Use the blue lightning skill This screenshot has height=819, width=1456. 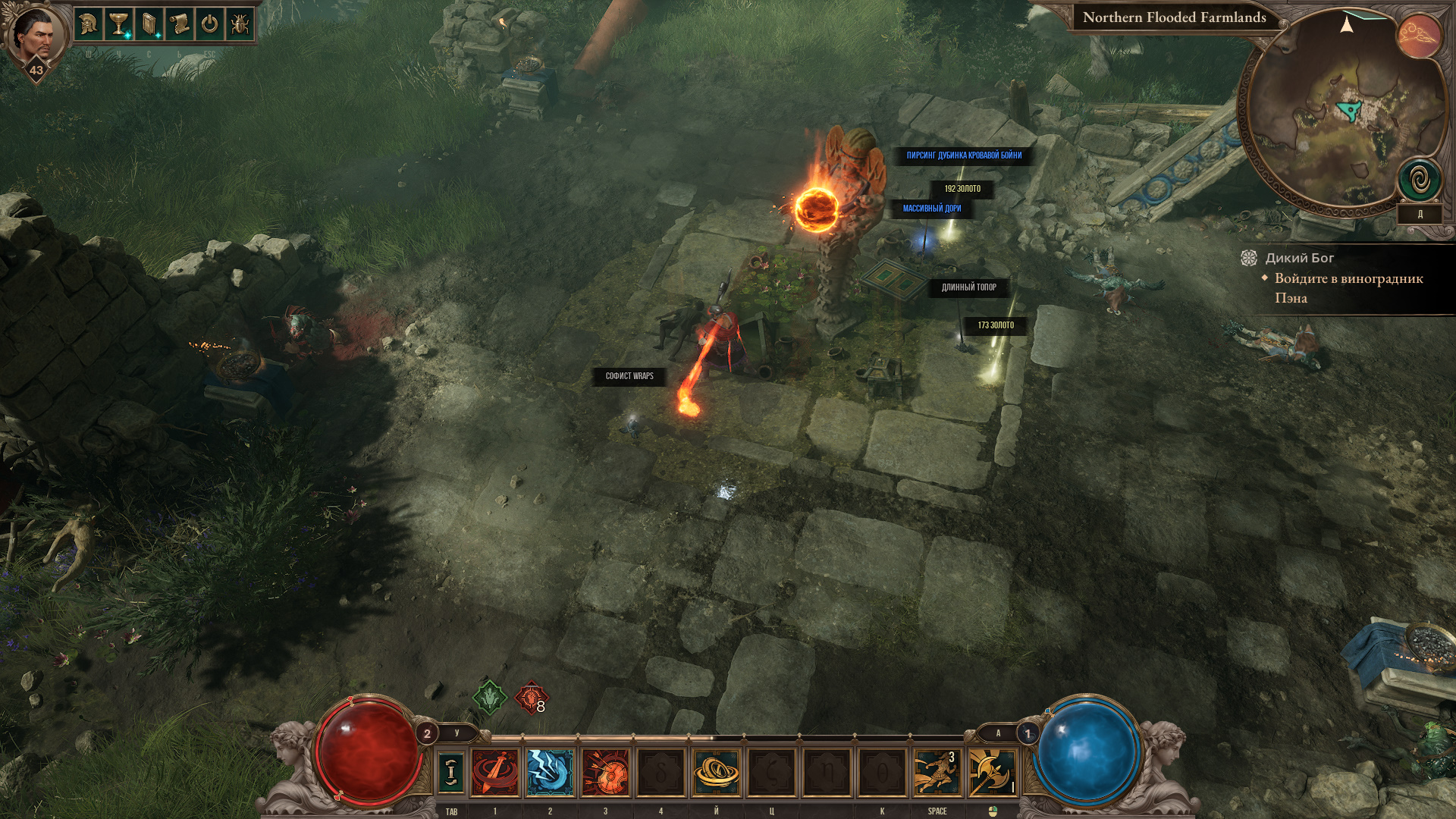tap(550, 772)
